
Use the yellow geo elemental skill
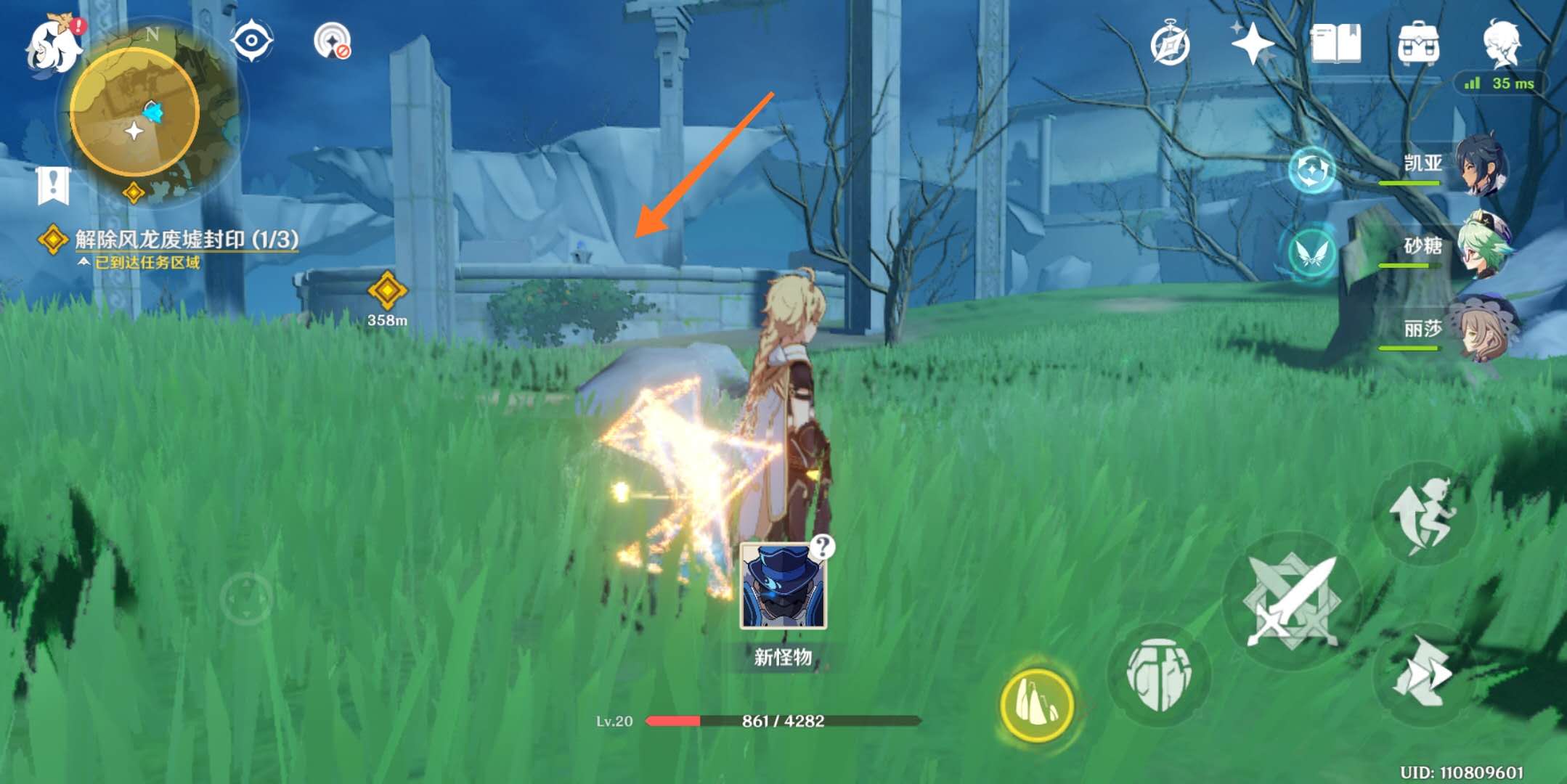coord(1037,703)
